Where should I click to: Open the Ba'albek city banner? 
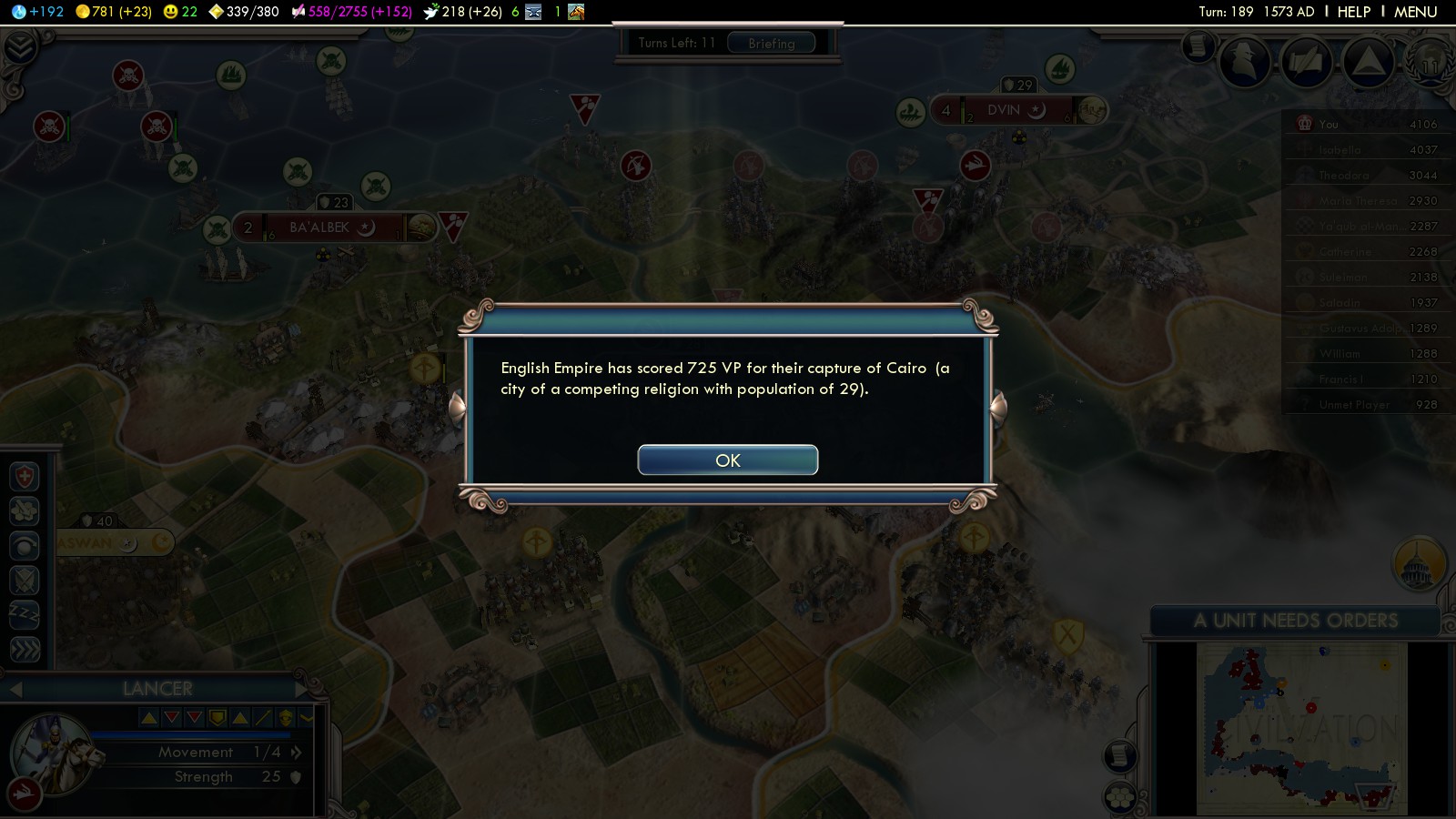pos(318,227)
